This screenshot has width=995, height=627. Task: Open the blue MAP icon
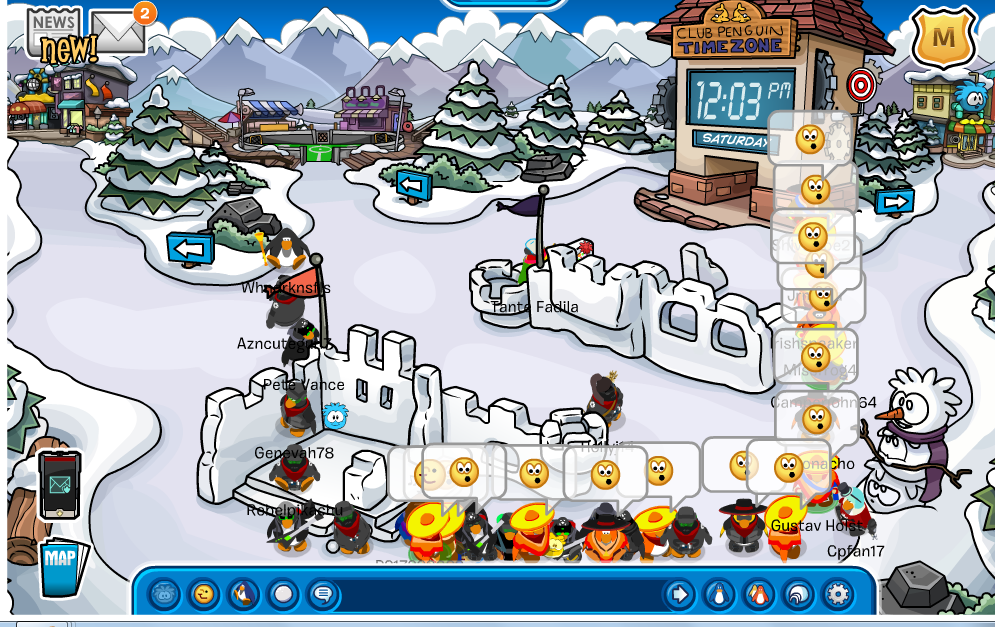pyautogui.click(x=62, y=568)
